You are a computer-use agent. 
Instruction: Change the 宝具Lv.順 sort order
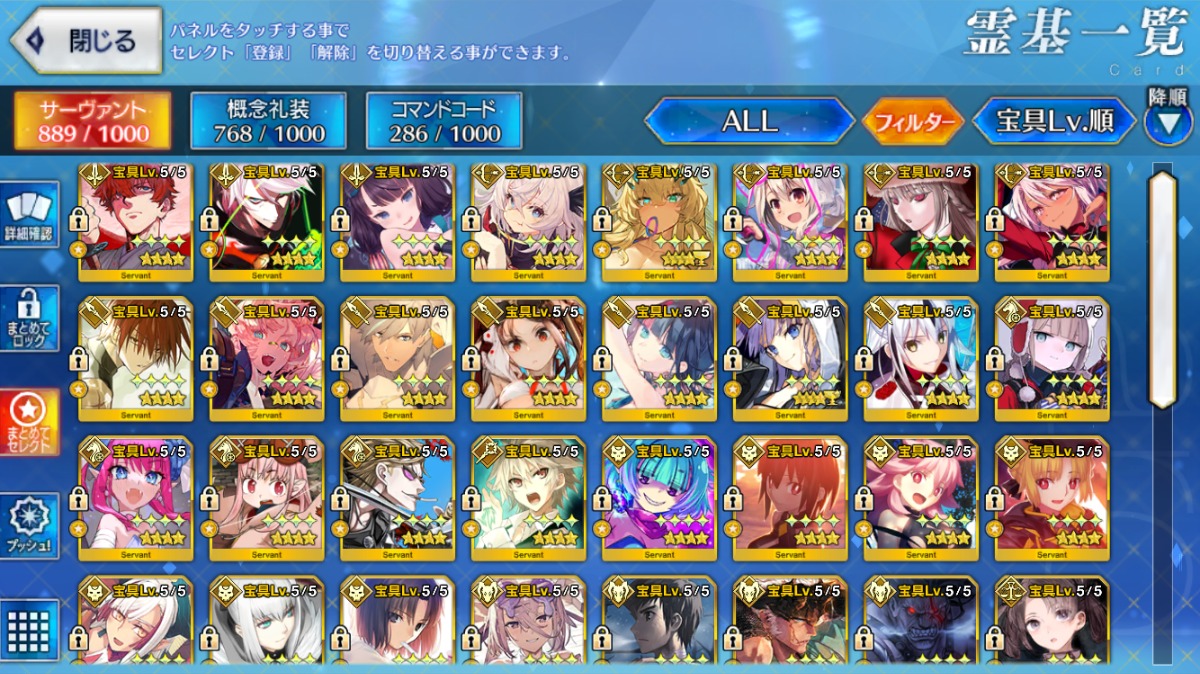pyautogui.click(x=1054, y=122)
